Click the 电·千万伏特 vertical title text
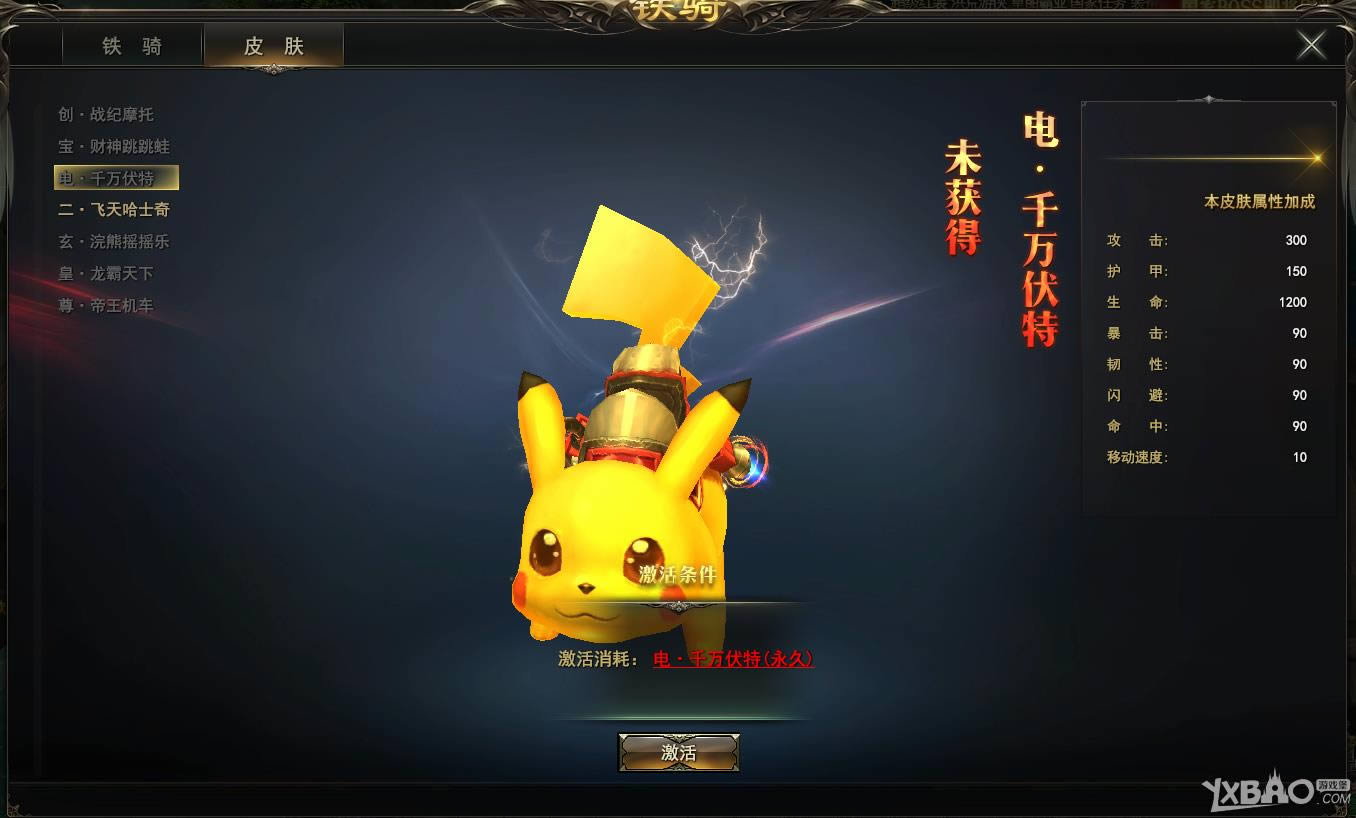Viewport: 1356px width, 818px height. coord(1040,230)
